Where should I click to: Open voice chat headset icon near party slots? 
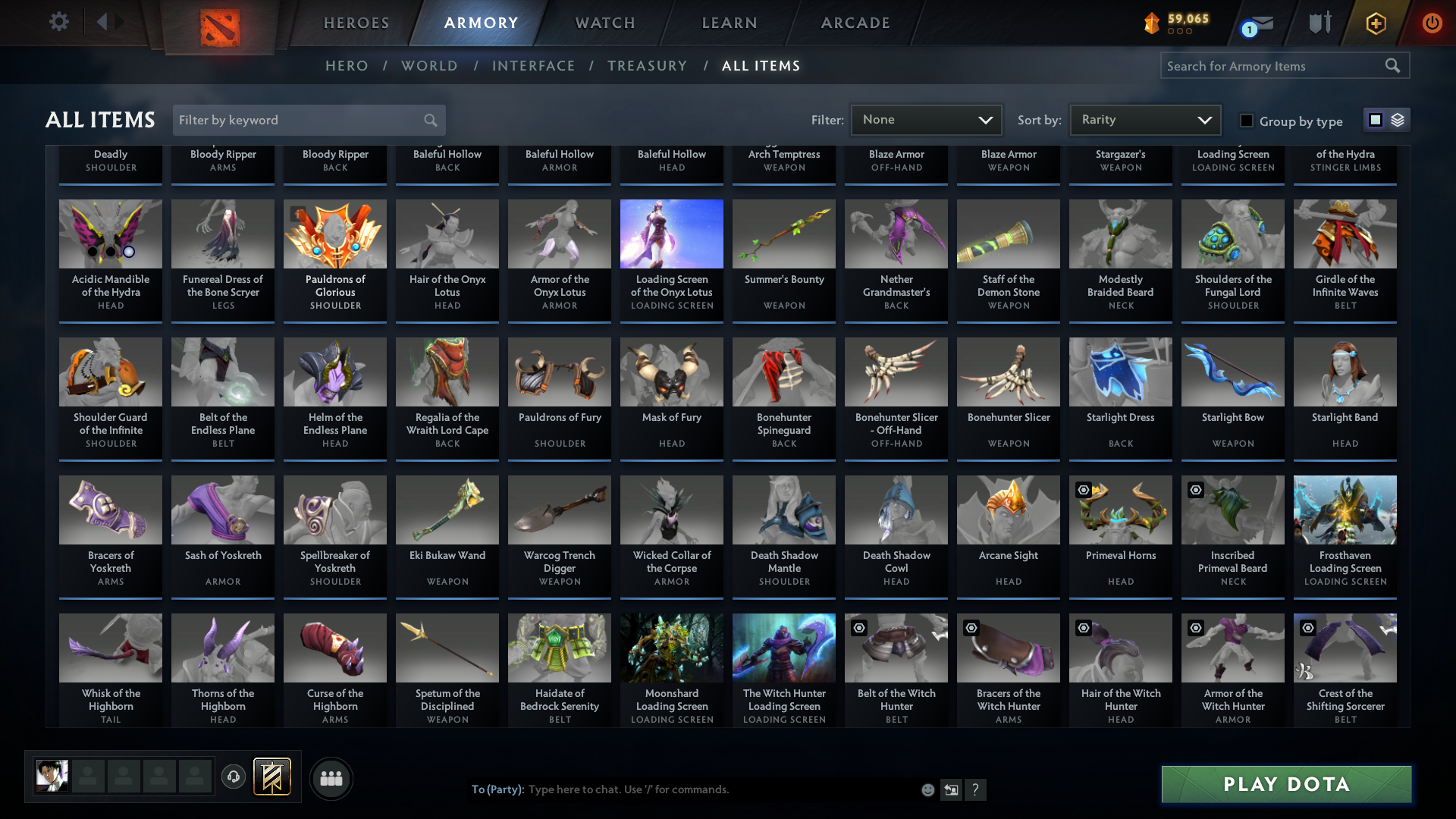[234, 777]
